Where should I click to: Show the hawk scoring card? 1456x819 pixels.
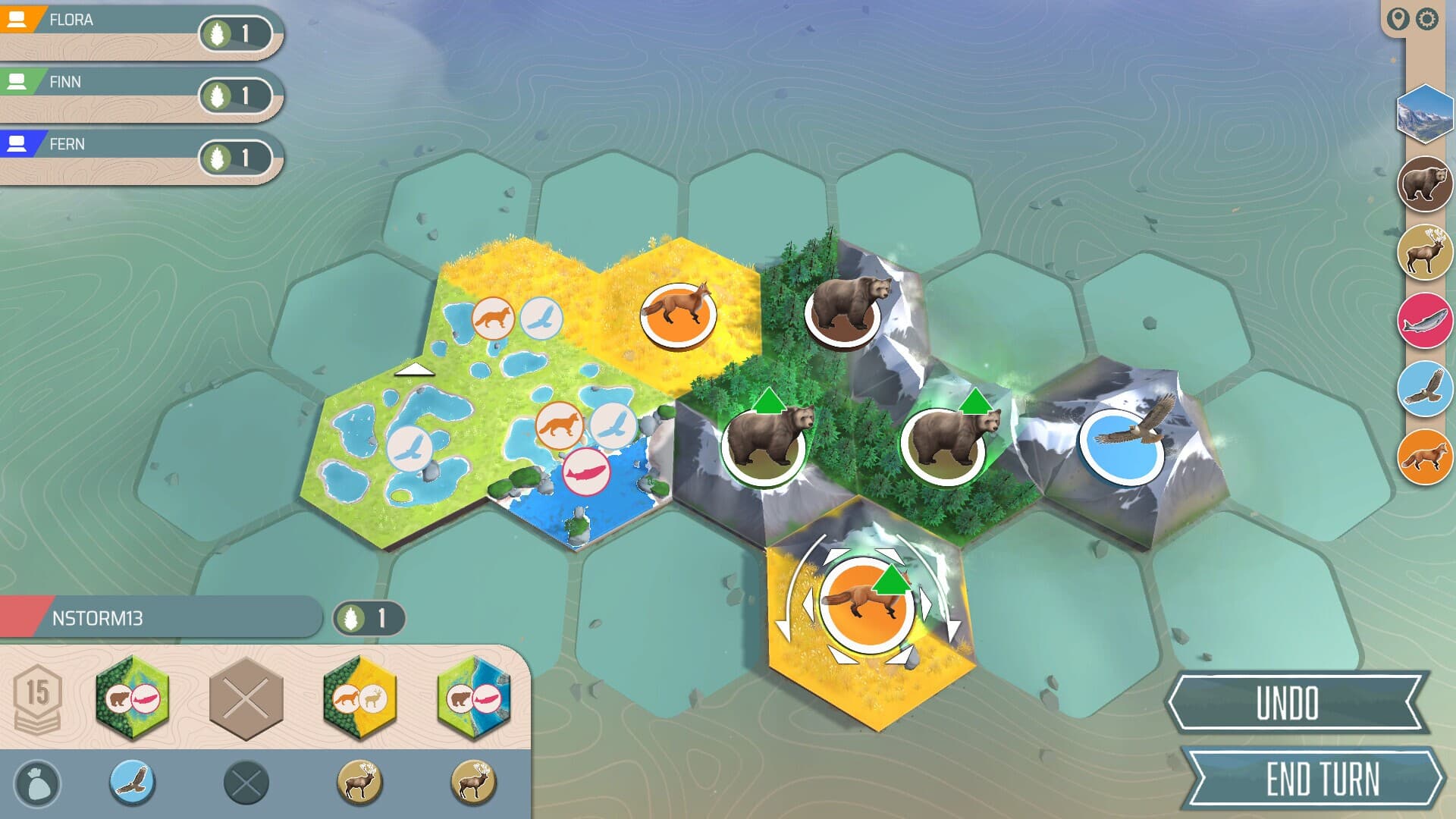1424,389
